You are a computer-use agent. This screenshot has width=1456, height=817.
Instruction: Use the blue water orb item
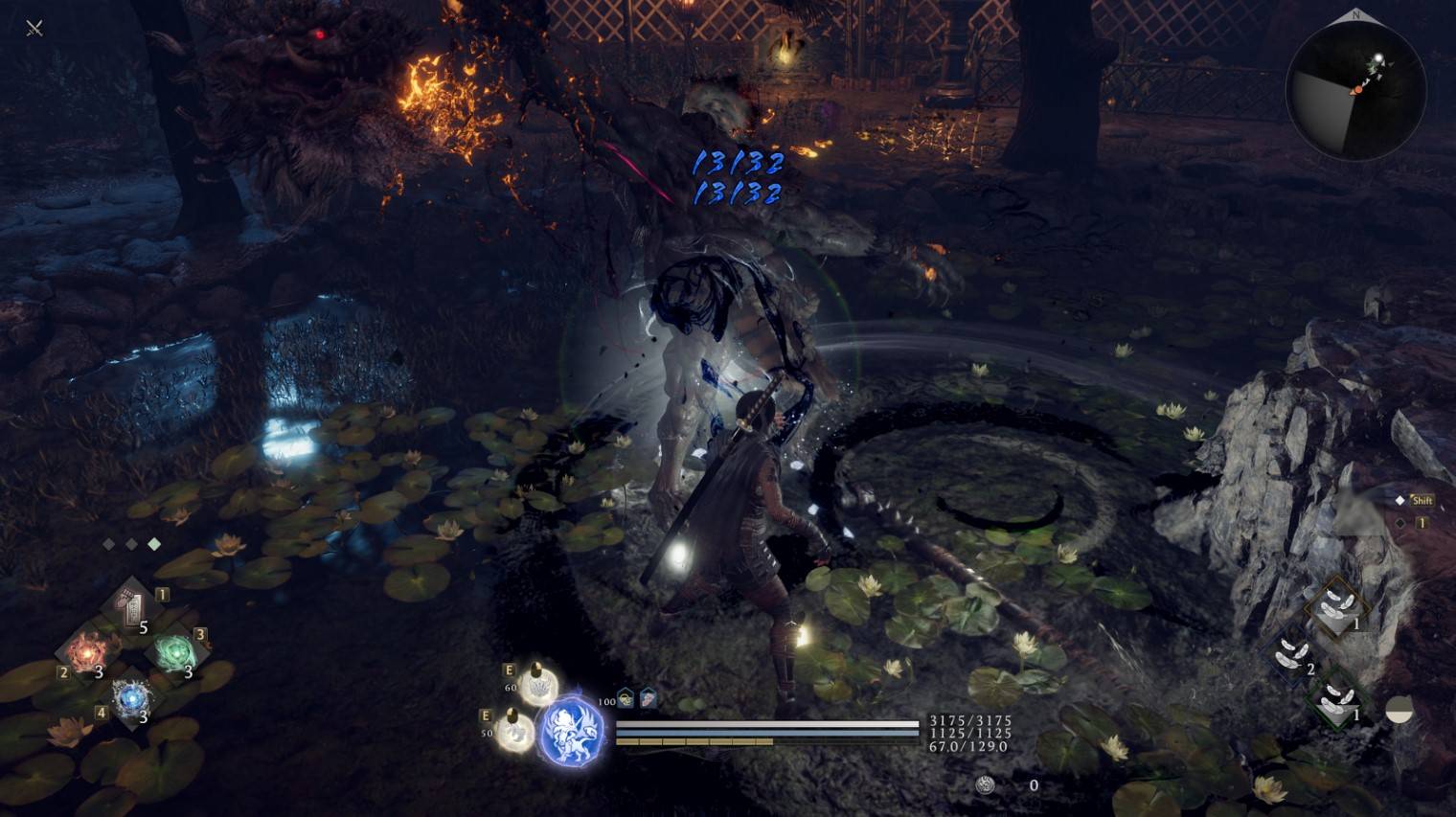[130, 697]
